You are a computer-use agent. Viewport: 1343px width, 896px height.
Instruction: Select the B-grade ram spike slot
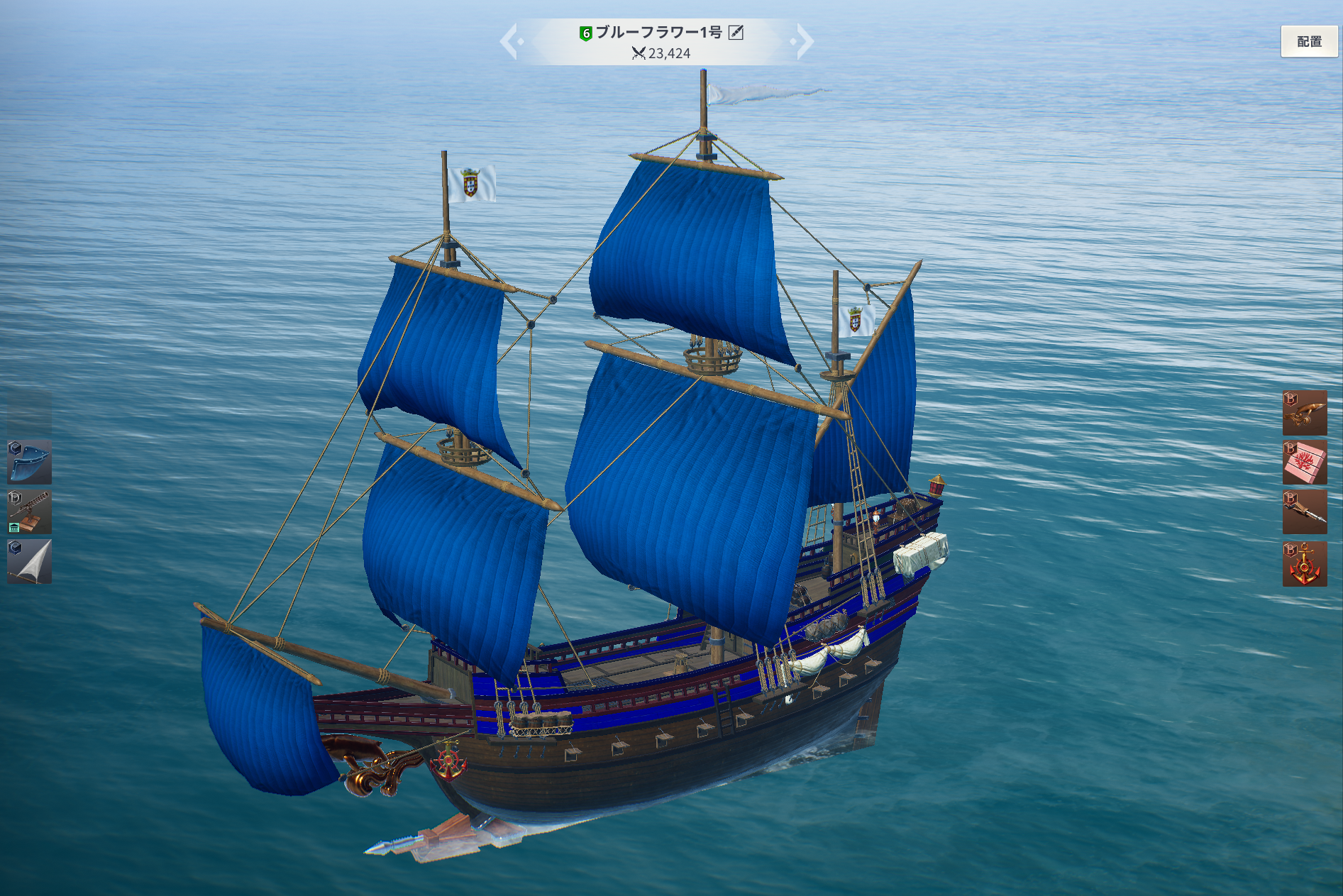point(1305,511)
